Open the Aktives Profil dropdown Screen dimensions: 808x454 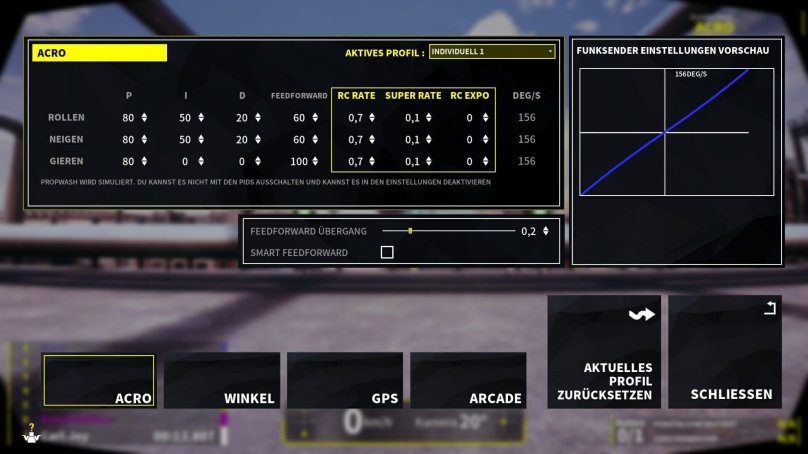(x=491, y=52)
